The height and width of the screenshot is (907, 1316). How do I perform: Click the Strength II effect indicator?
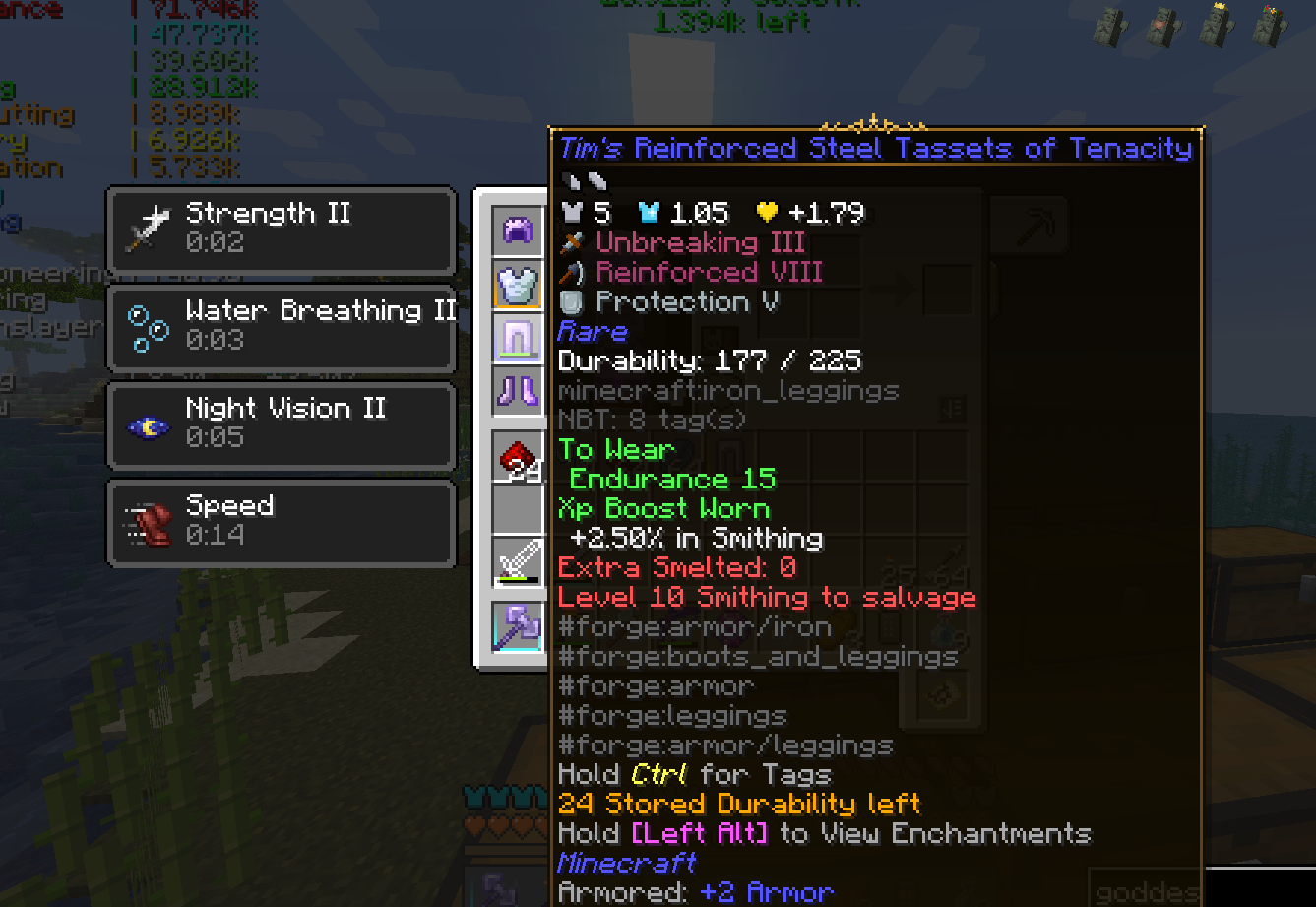[x=282, y=228]
